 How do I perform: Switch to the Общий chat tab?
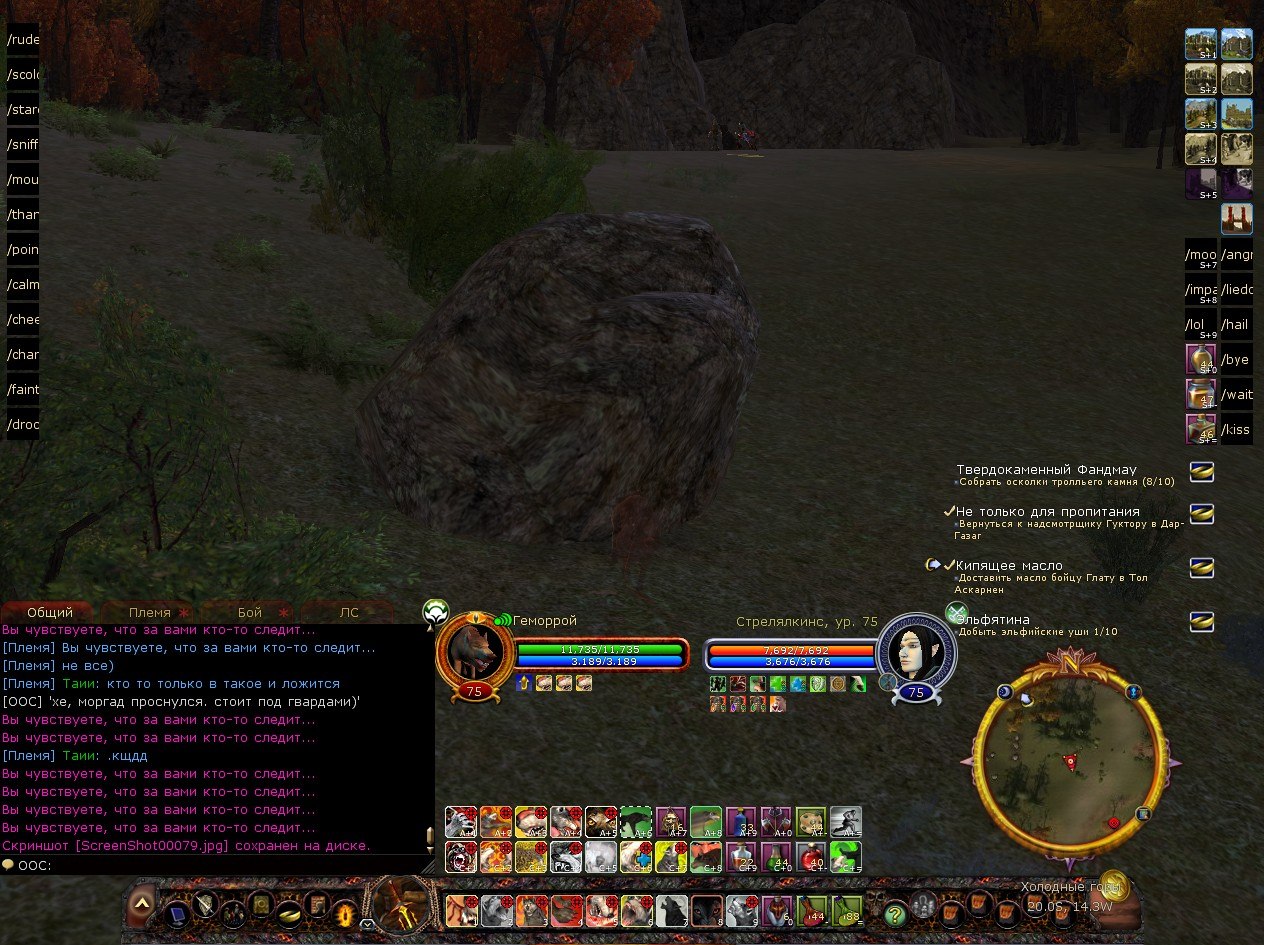click(x=50, y=612)
